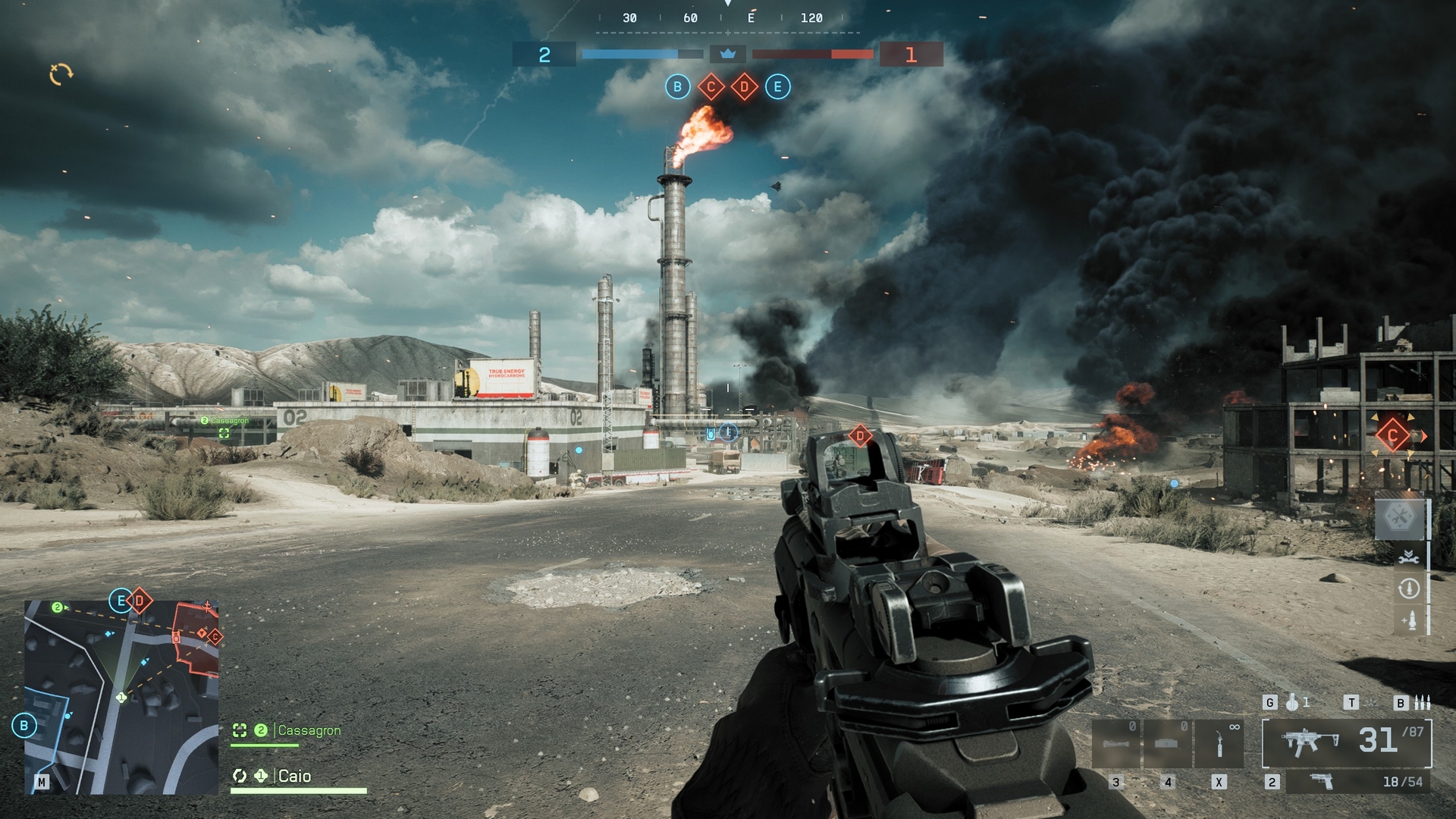Screen dimensions: 1456x819
Task: Select the mine gadget slot
Action: point(1167,743)
